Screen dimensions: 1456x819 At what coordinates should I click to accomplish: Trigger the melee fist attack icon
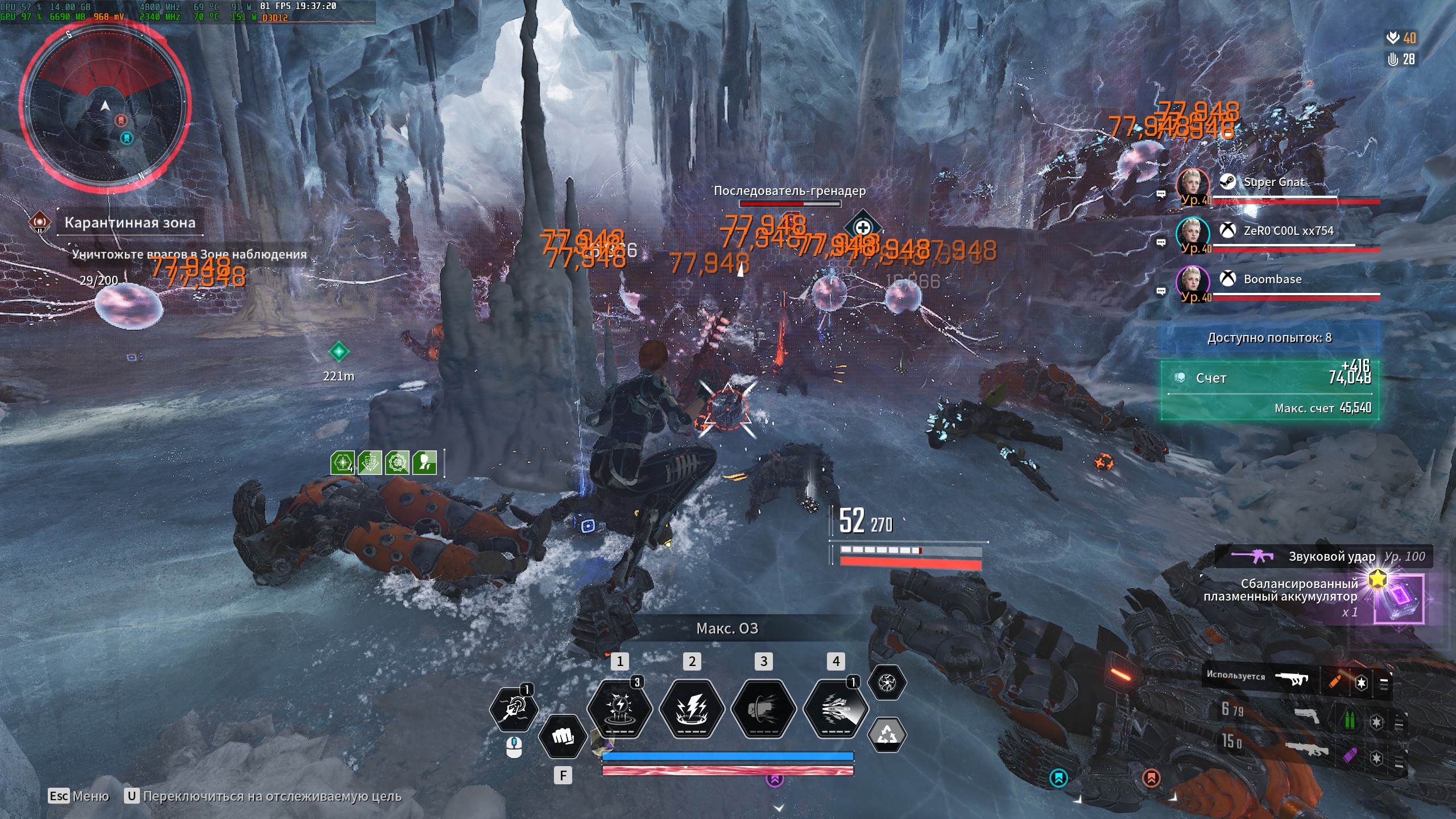pos(562,737)
